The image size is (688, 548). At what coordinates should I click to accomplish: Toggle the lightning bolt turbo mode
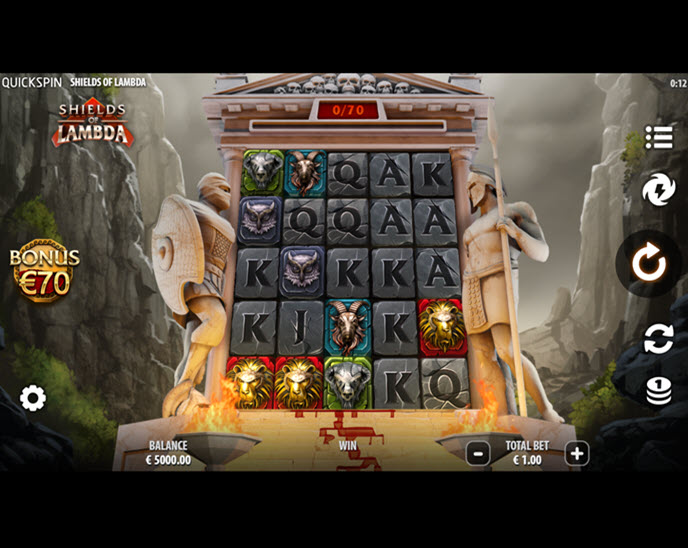tap(659, 189)
